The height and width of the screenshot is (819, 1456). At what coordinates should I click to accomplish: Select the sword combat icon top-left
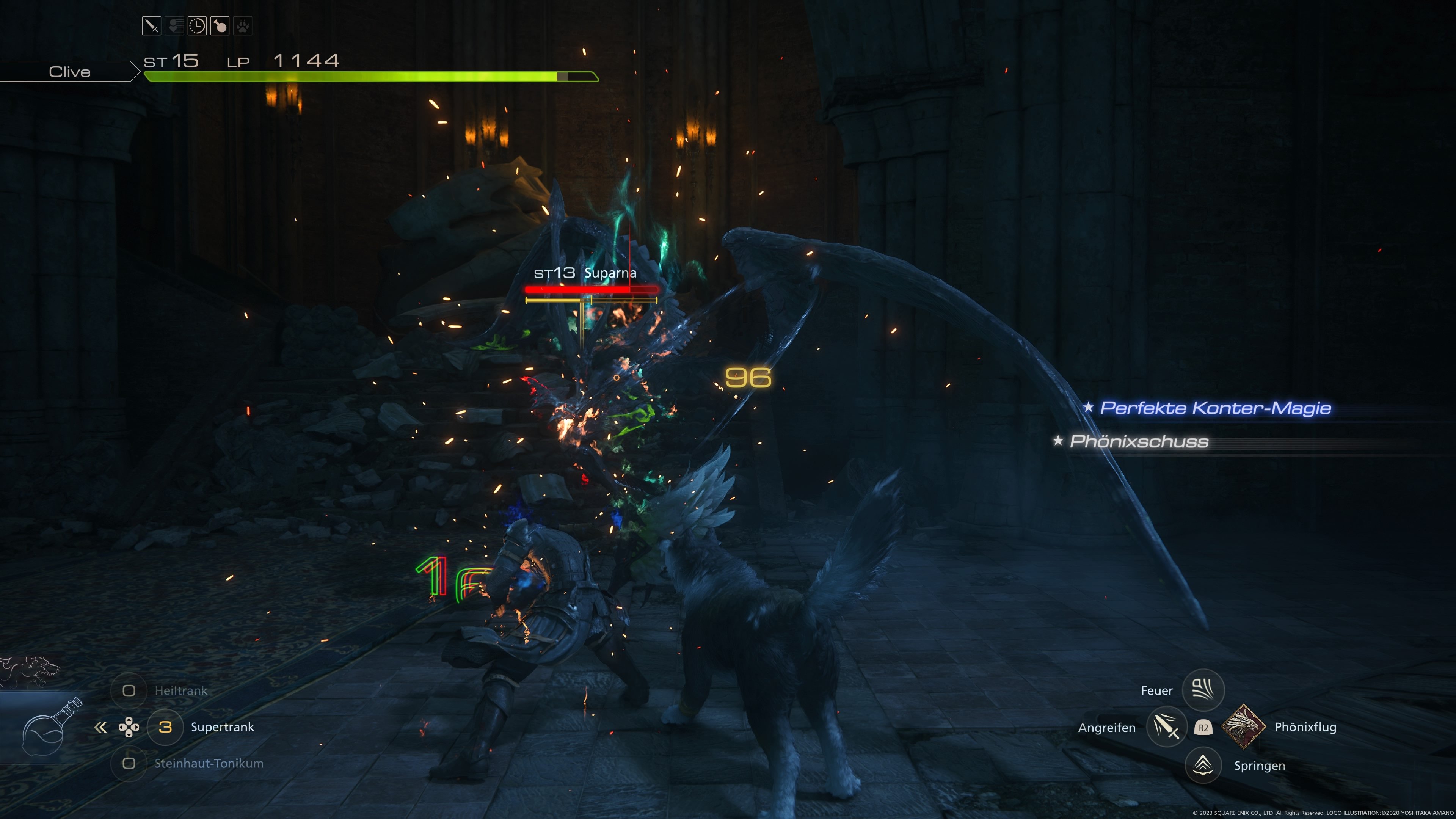click(x=152, y=25)
